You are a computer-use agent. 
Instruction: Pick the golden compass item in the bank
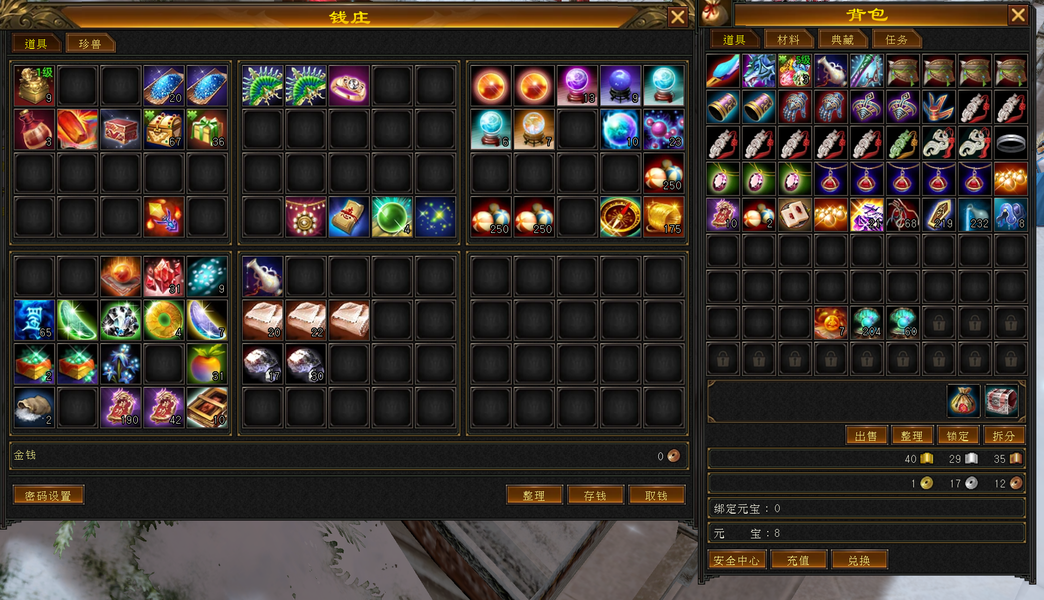620,217
